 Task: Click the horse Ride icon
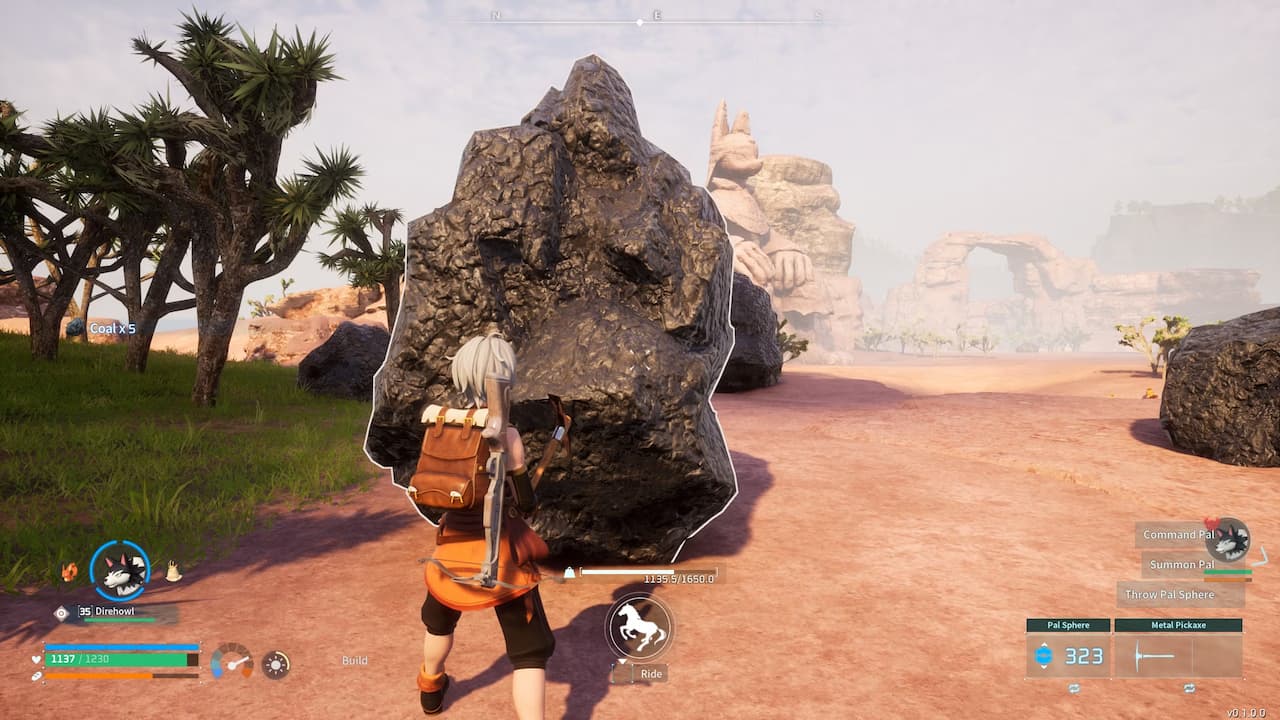[640, 628]
